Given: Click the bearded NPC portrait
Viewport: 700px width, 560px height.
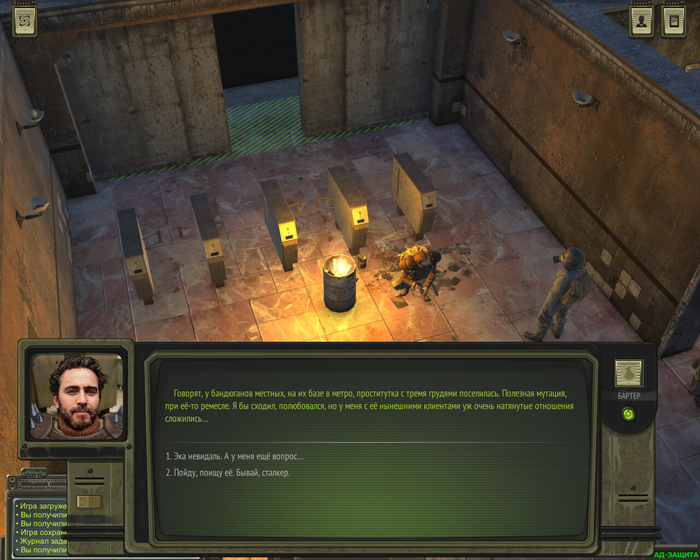Looking at the screenshot, I should 77,397.
